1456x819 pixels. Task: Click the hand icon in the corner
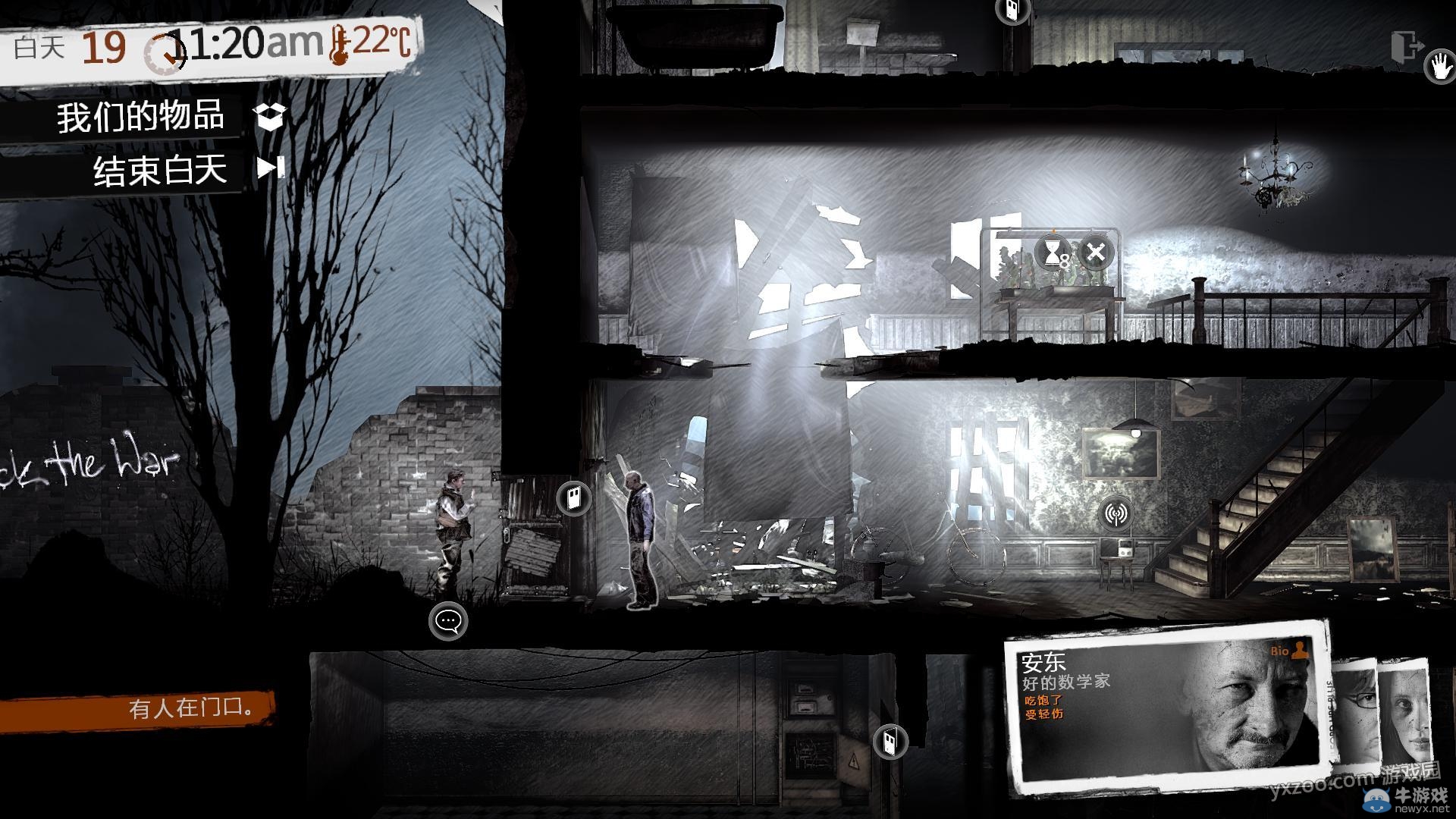click(x=1439, y=65)
